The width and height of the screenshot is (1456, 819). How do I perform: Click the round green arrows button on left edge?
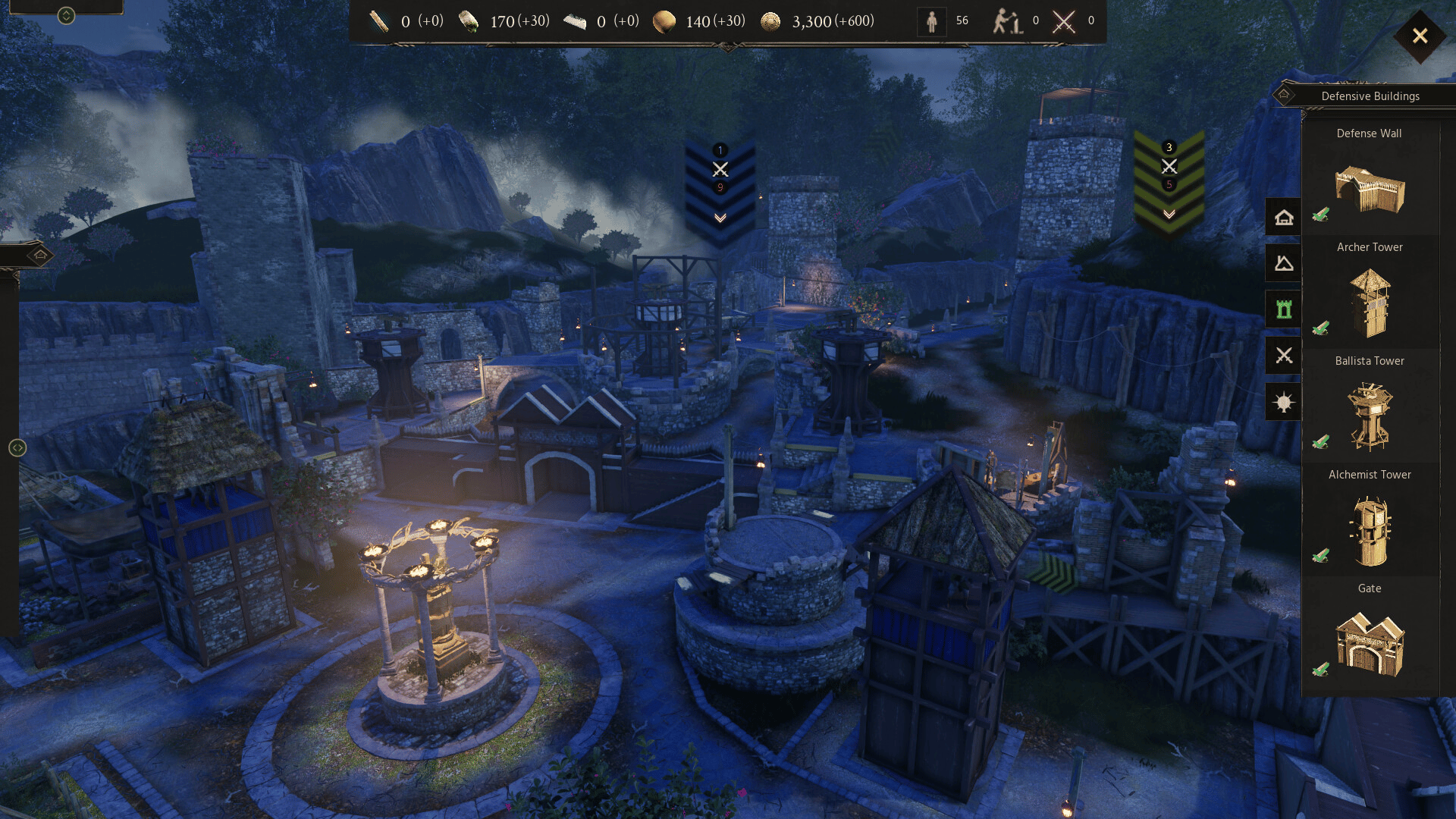click(17, 448)
